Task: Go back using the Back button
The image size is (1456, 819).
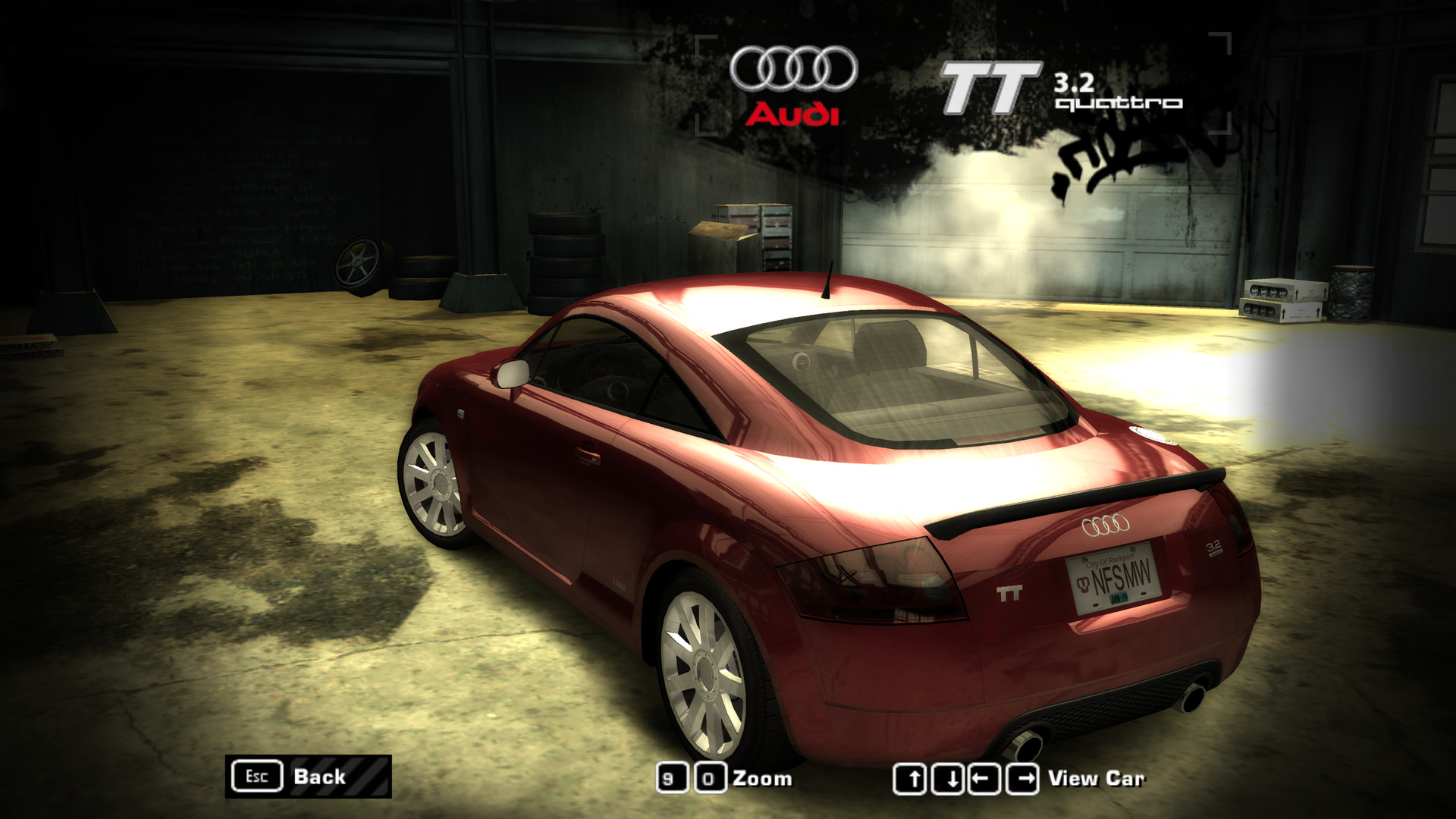Action: click(308, 777)
